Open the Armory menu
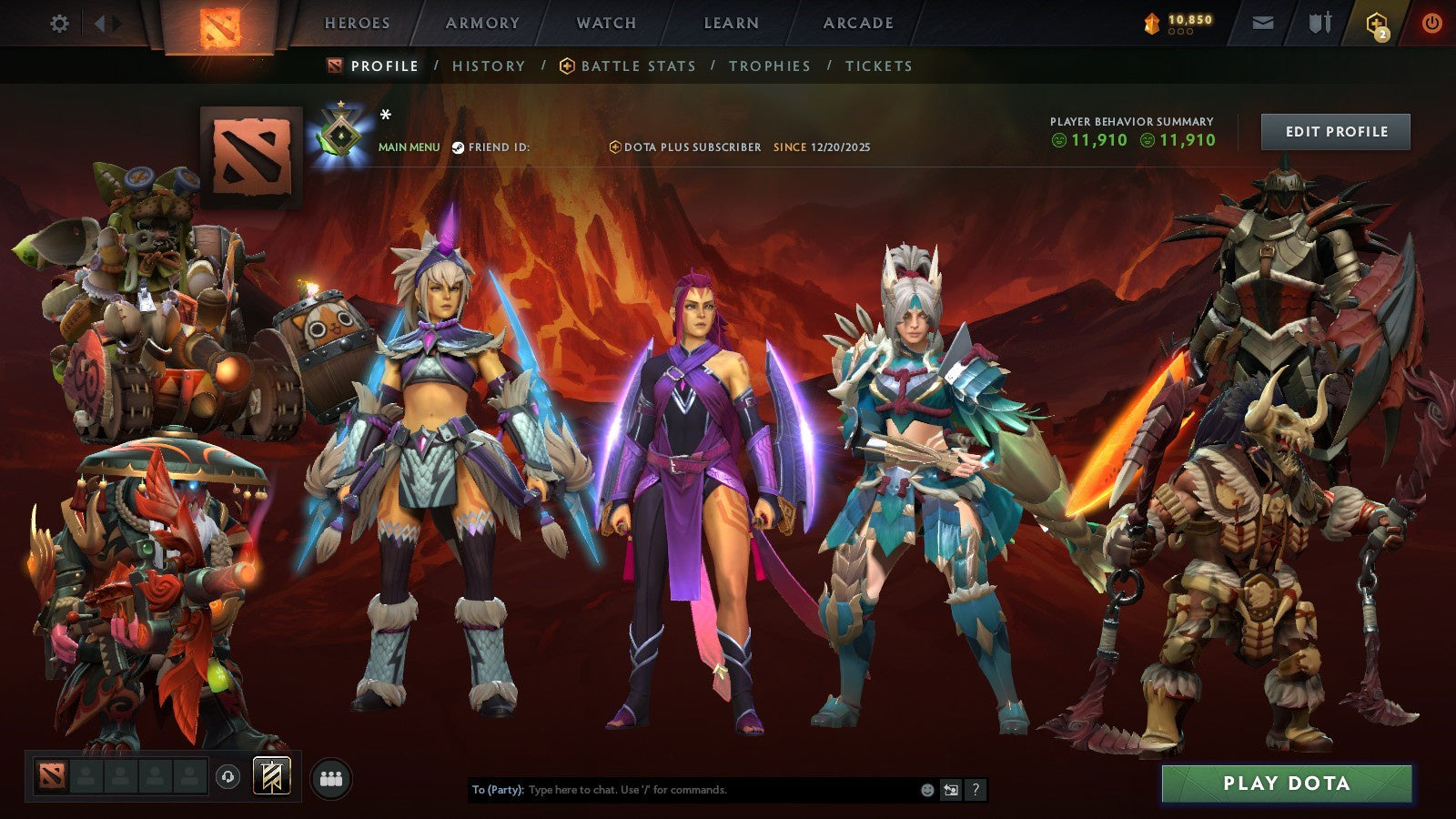Screen dimensions: 1456x819 480,24
